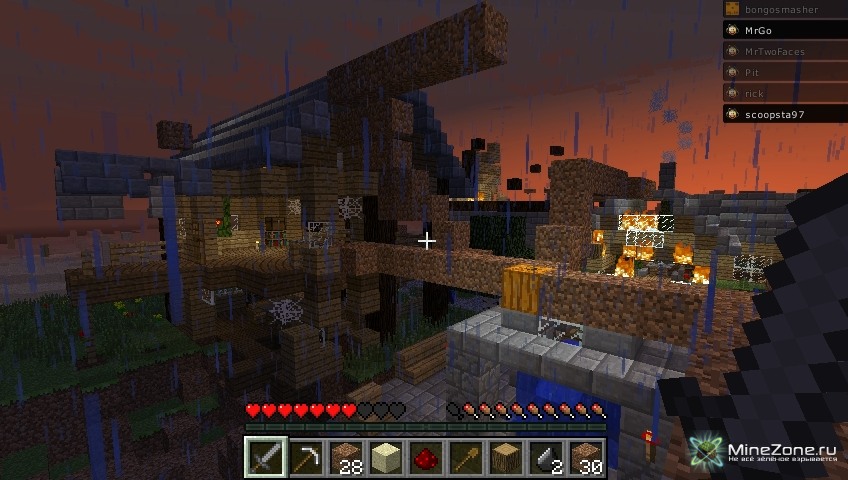The image size is (848, 480).
Task: Select the pale sandstone block slot
Action: coord(386,459)
